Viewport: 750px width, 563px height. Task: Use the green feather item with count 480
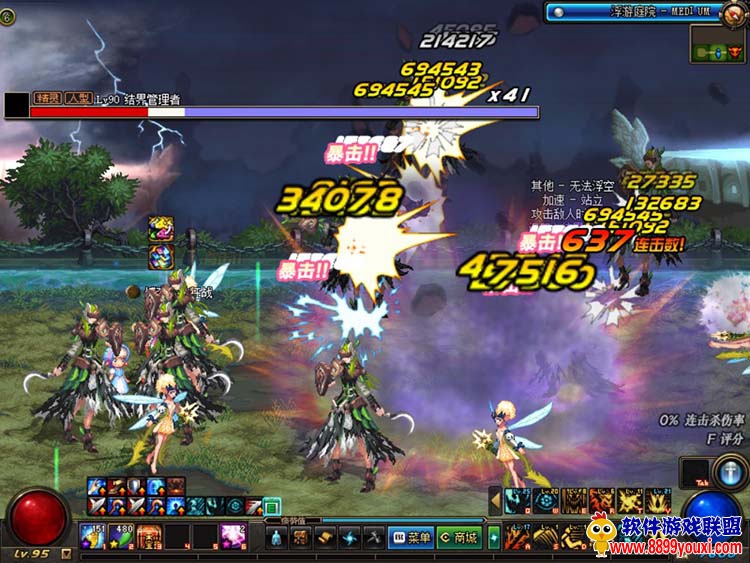click(120, 537)
